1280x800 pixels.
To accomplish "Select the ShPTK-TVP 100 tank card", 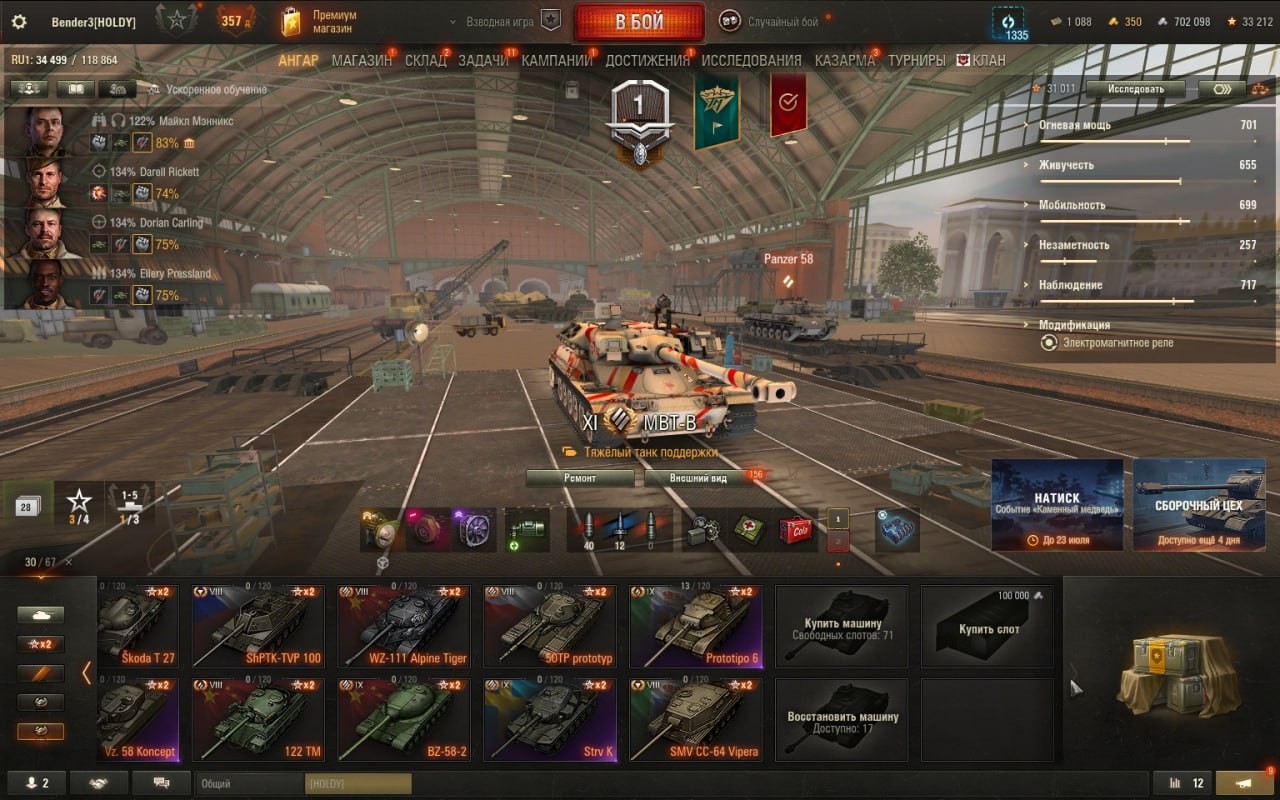I will pos(258,627).
